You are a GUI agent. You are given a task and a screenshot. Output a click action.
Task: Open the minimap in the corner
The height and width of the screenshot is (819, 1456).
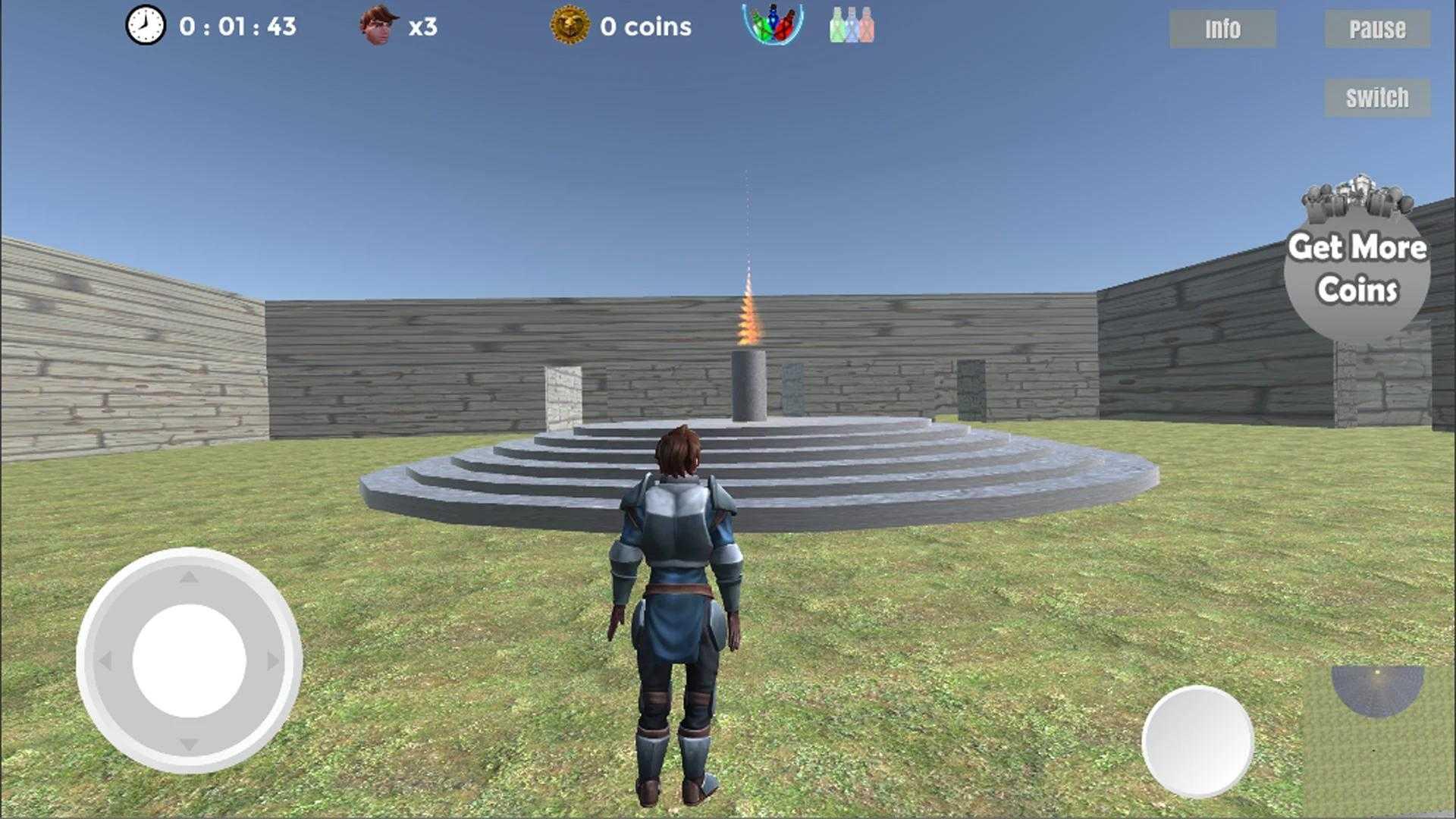click(1378, 739)
